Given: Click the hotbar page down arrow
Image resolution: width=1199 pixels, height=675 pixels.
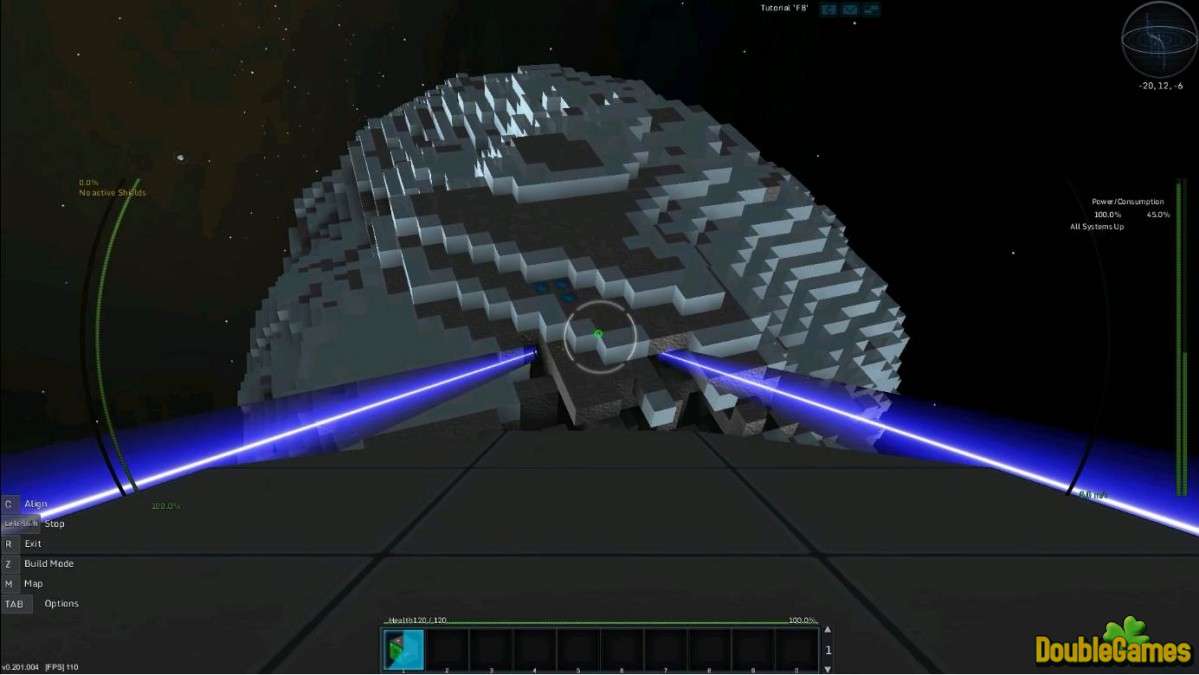Looking at the screenshot, I should tap(826, 667).
